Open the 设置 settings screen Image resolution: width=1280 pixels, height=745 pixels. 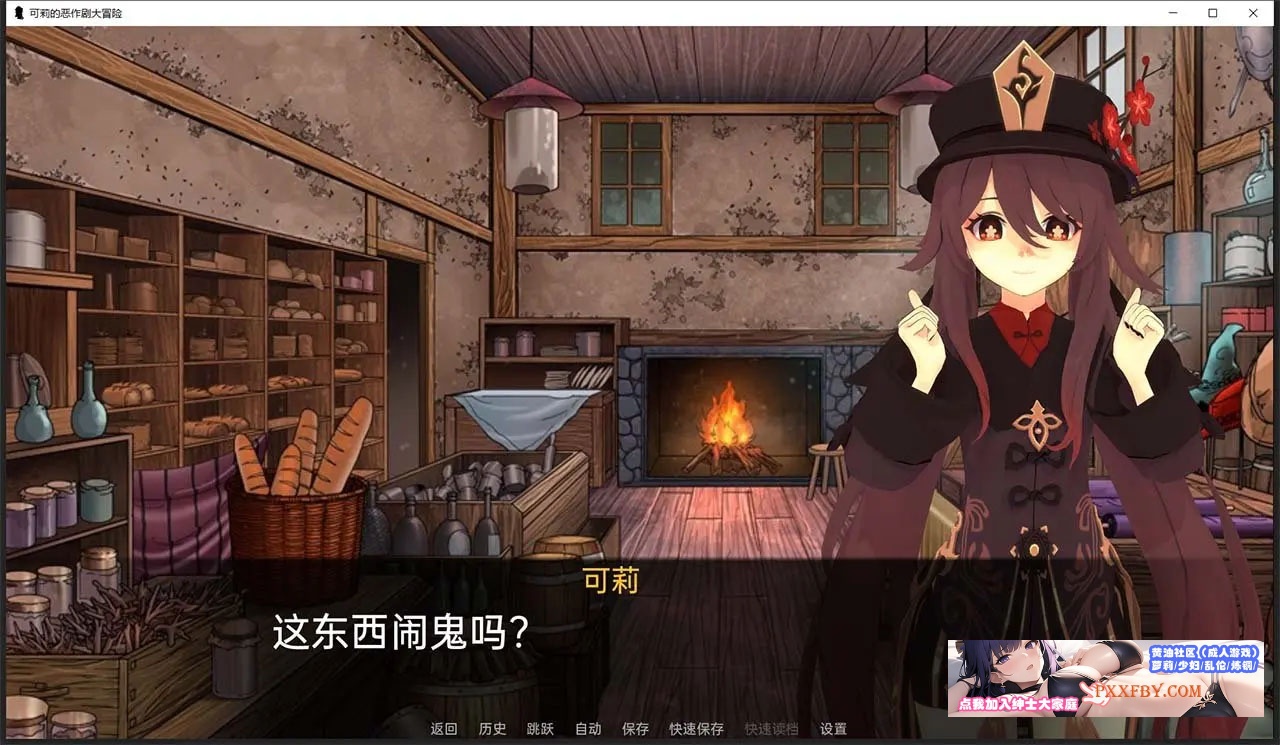click(832, 730)
